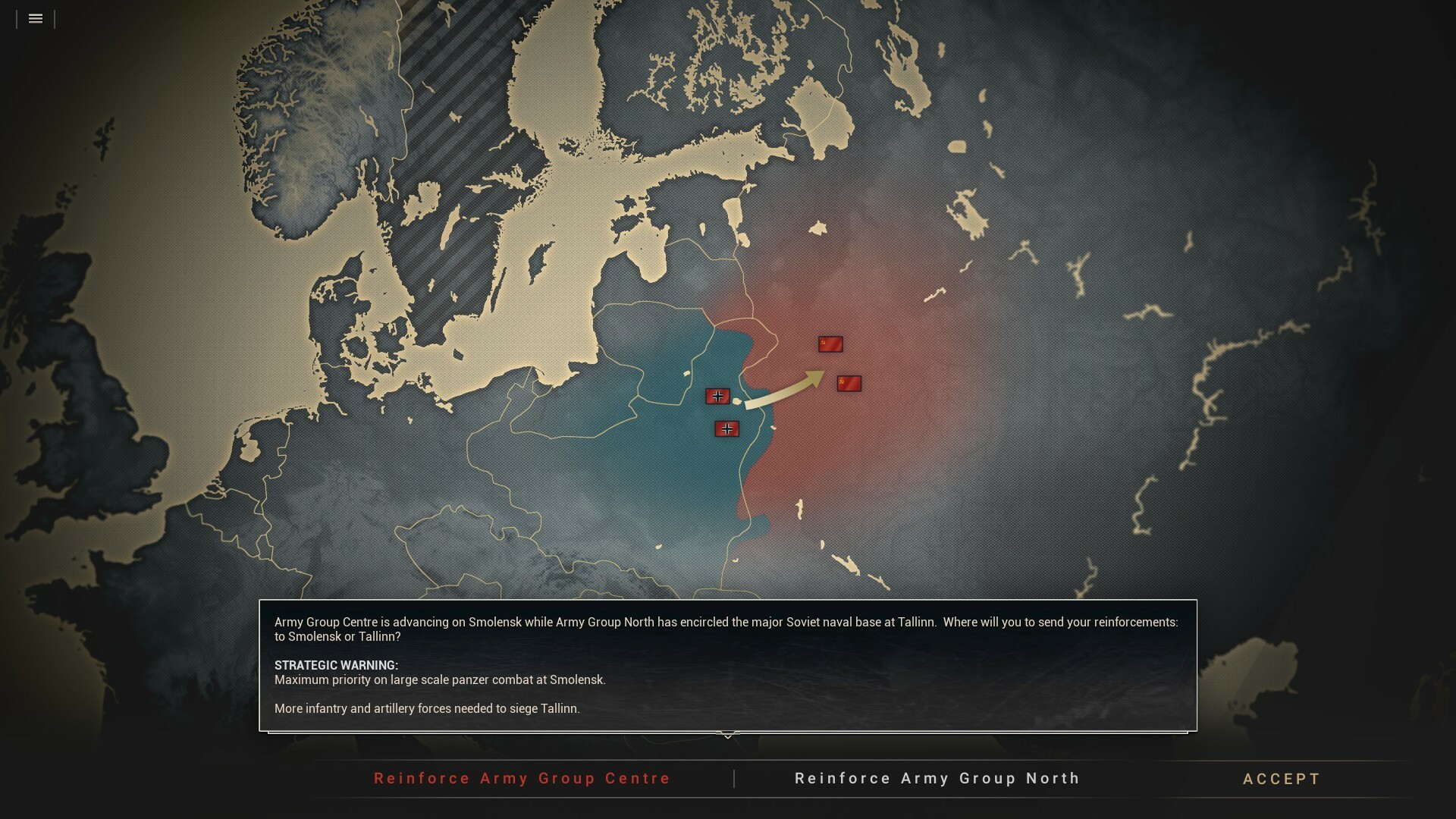This screenshot has width=1456, height=819.
Task: Open the chevron beneath the strategic warning box
Action: (729, 736)
